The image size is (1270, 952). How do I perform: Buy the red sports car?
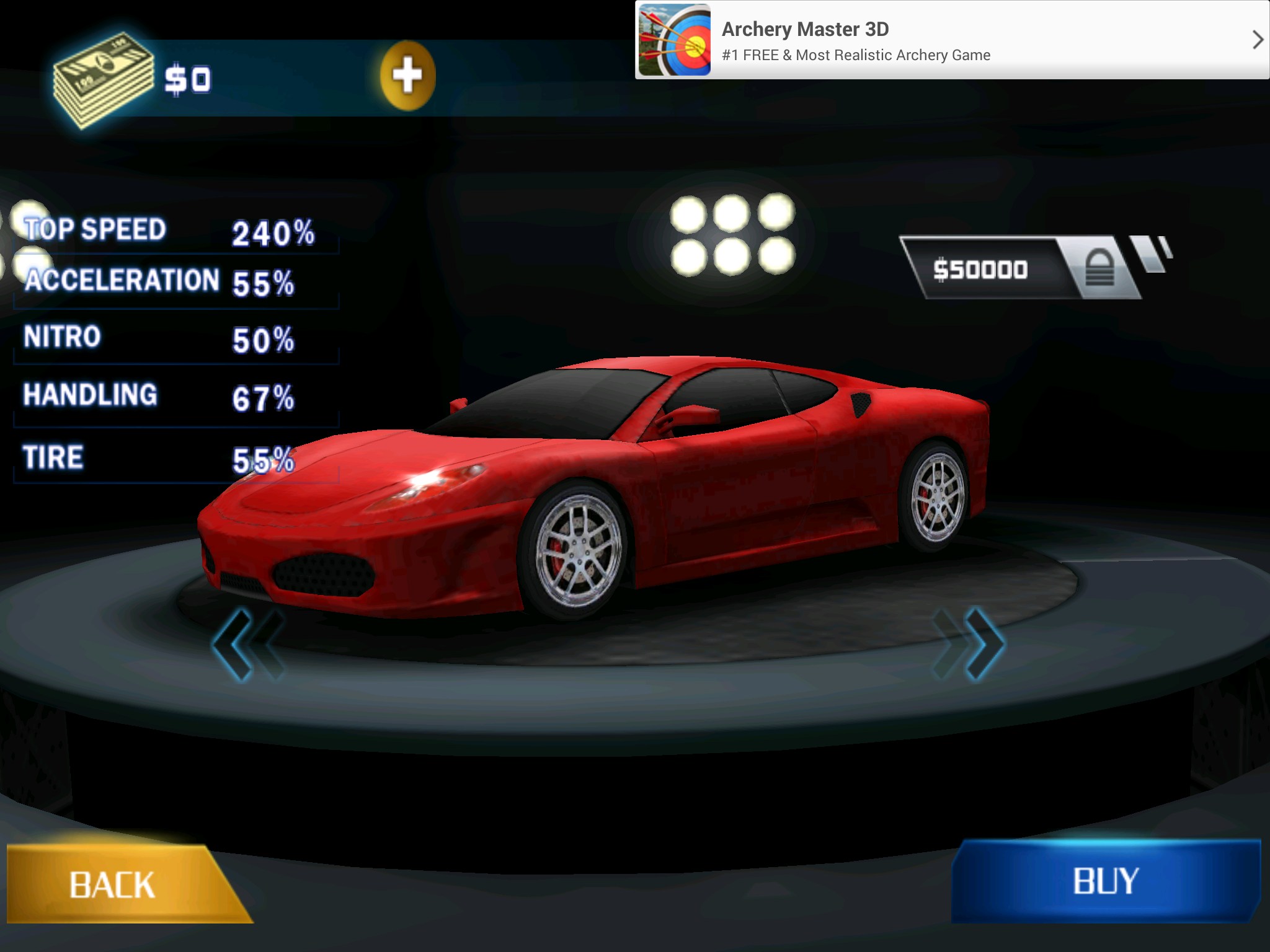point(1106,881)
